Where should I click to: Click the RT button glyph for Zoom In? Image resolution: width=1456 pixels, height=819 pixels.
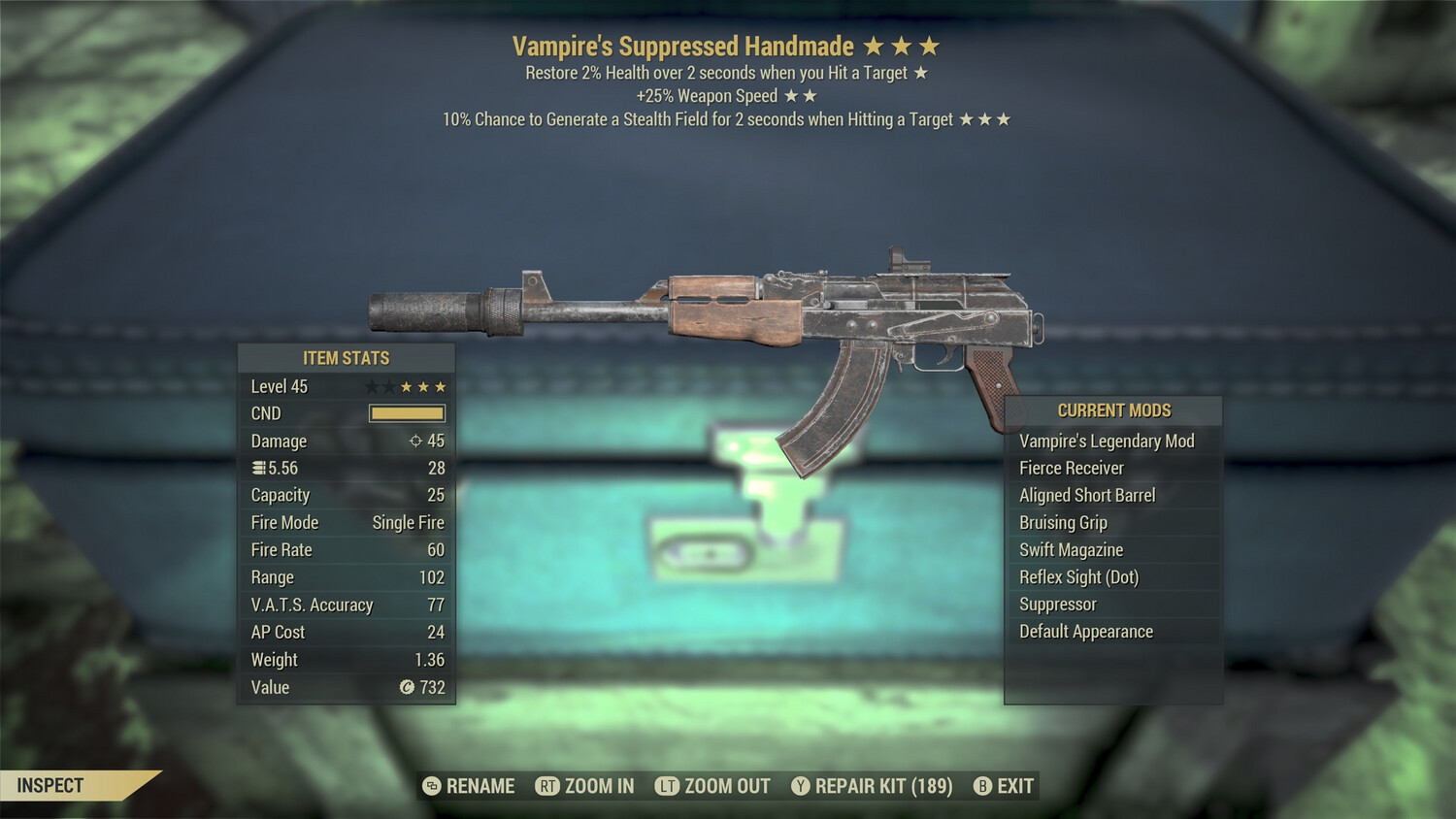pyautogui.click(x=547, y=786)
